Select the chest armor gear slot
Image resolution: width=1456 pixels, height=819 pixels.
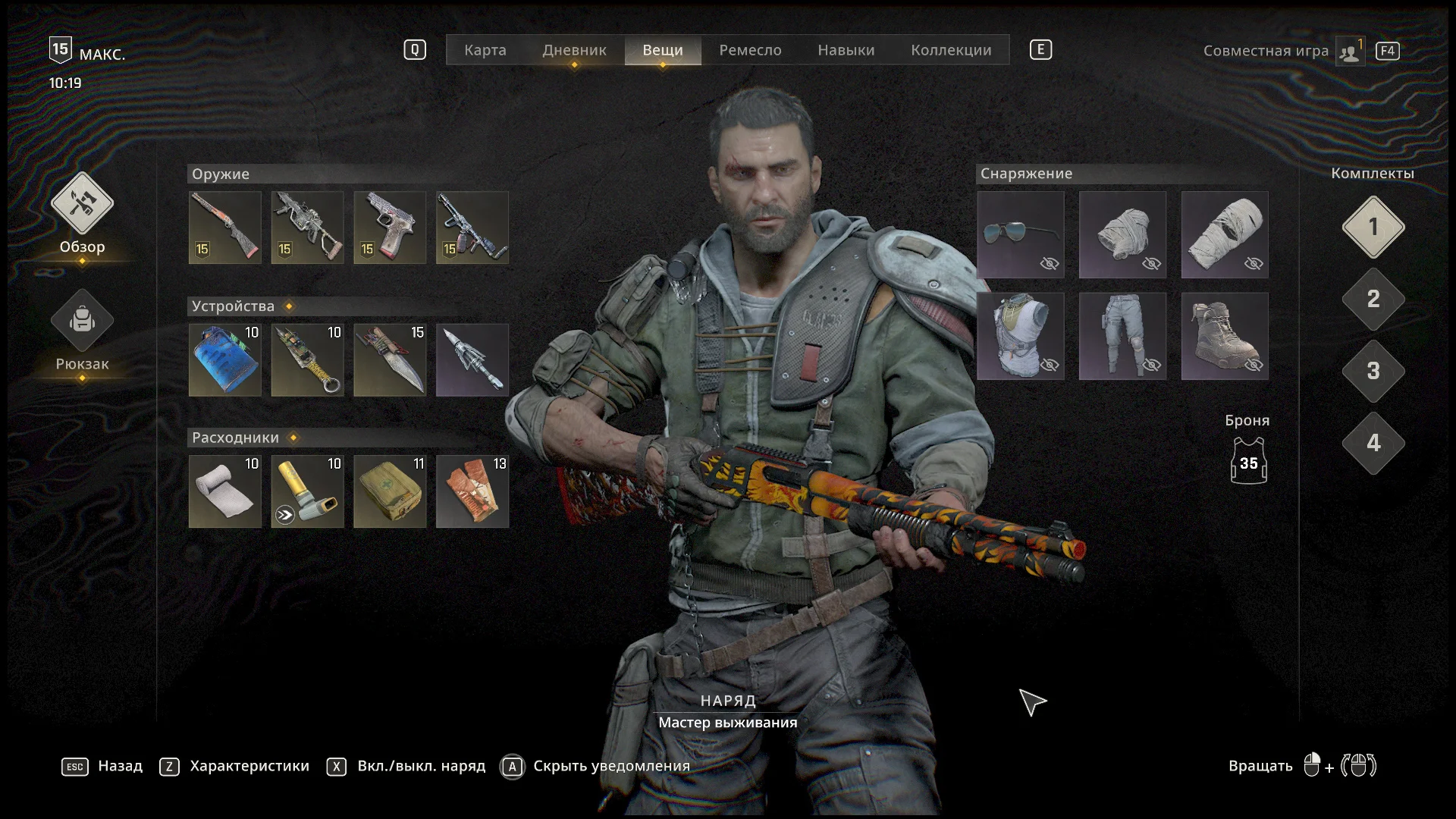coord(1020,336)
